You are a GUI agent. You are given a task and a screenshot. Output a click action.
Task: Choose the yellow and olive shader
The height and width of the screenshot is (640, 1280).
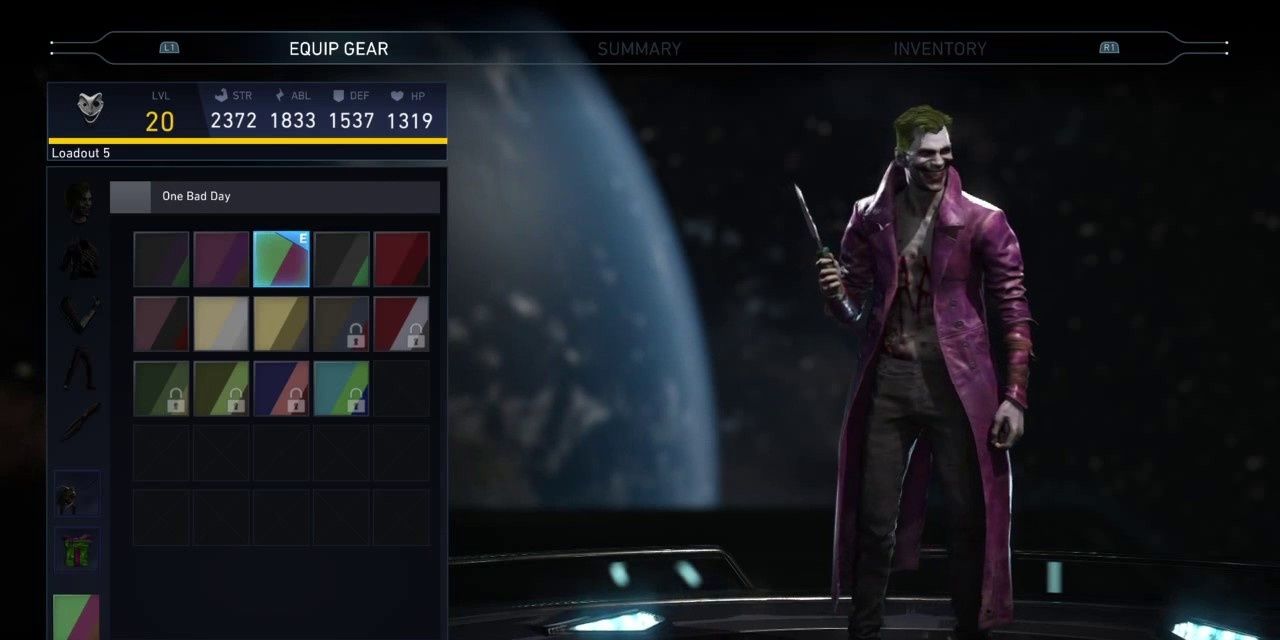pyautogui.click(x=281, y=323)
